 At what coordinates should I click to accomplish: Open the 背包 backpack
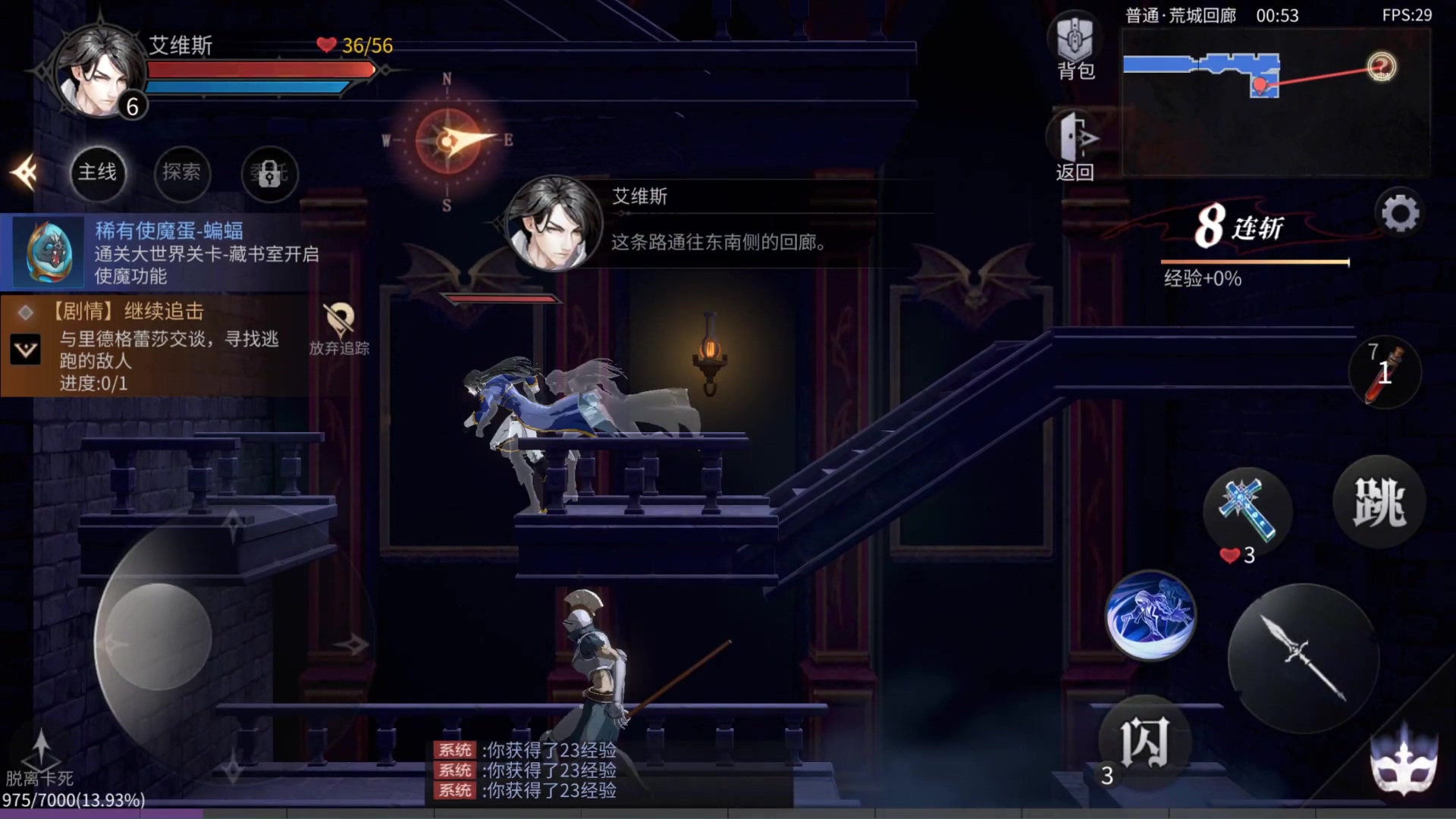click(x=1075, y=47)
